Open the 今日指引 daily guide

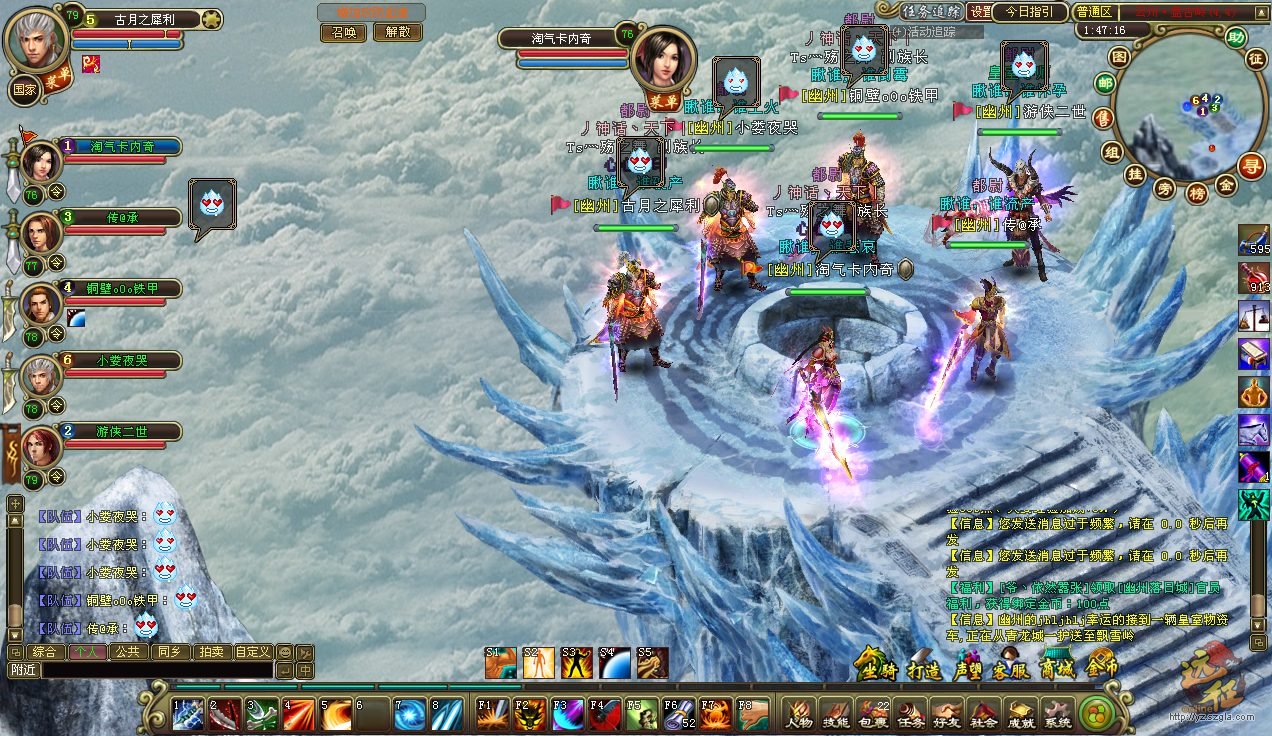click(x=1029, y=11)
